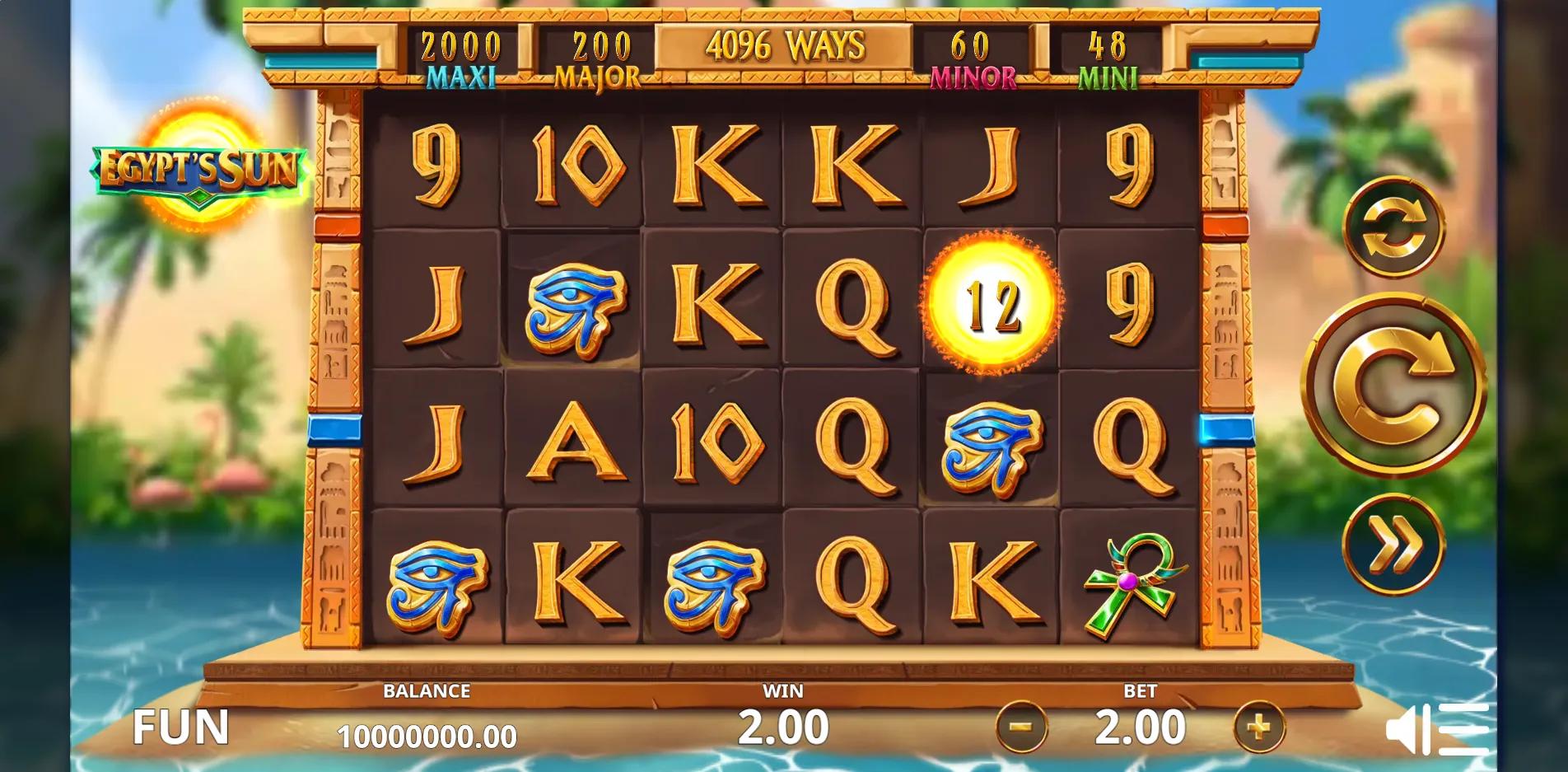The width and height of the screenshot is (1568, 772).
Task: Click the Egypt's Sun game logo
Action: (196, 167)
